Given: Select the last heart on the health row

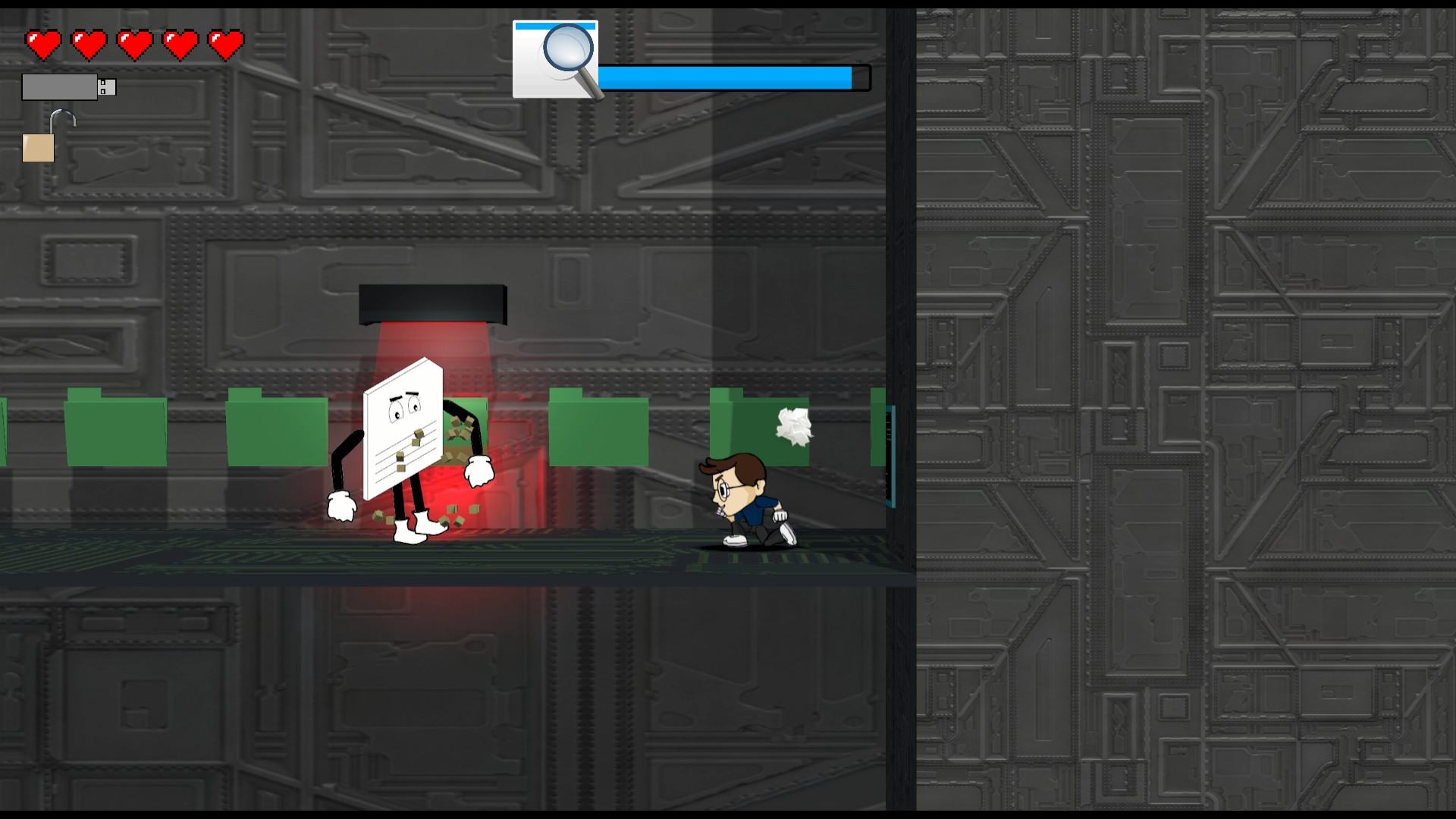Looking at the screenshot, I should [225, 43].
